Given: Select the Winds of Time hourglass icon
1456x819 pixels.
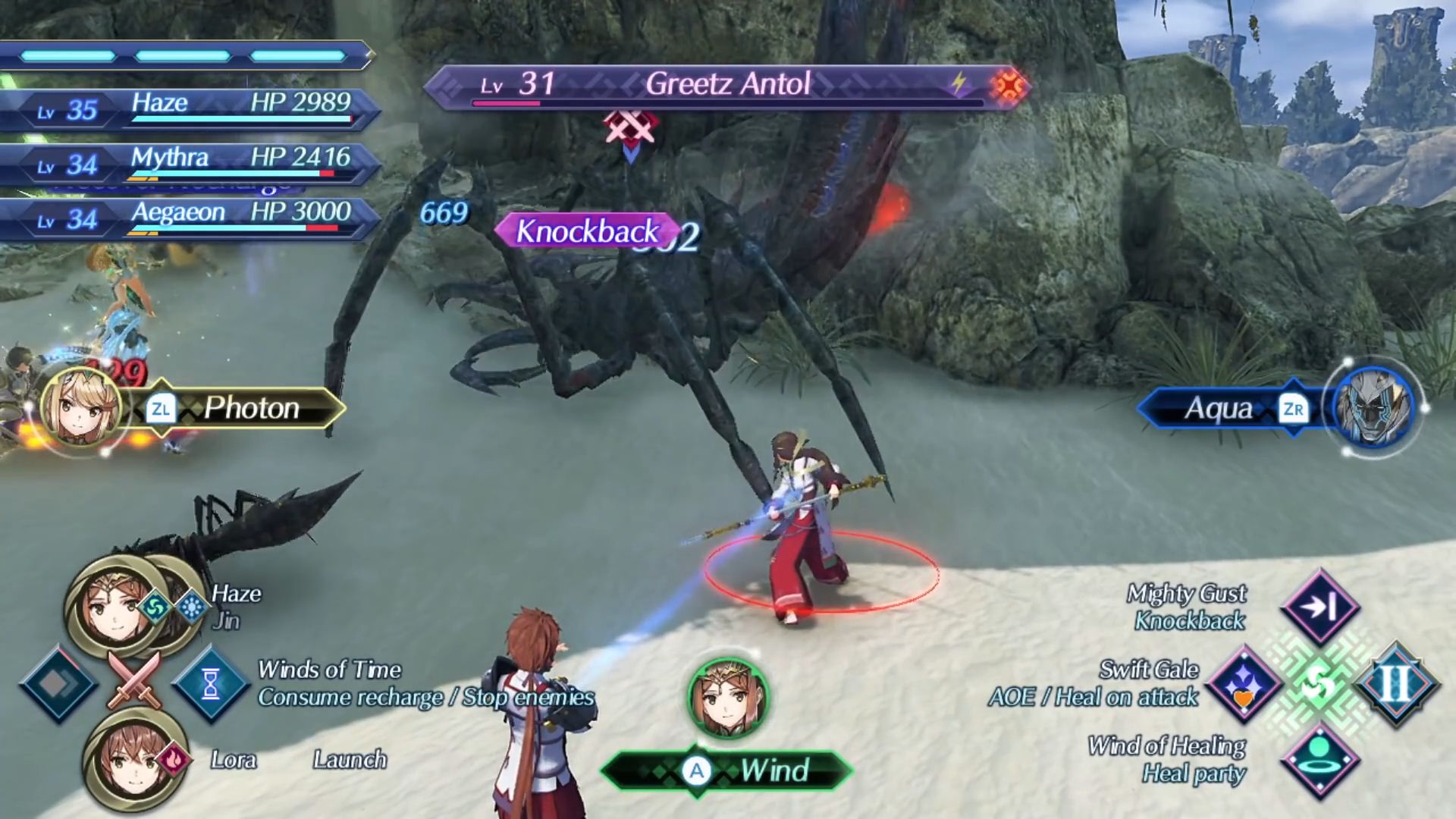Looking at the screenshot, I should coord(211,684).
